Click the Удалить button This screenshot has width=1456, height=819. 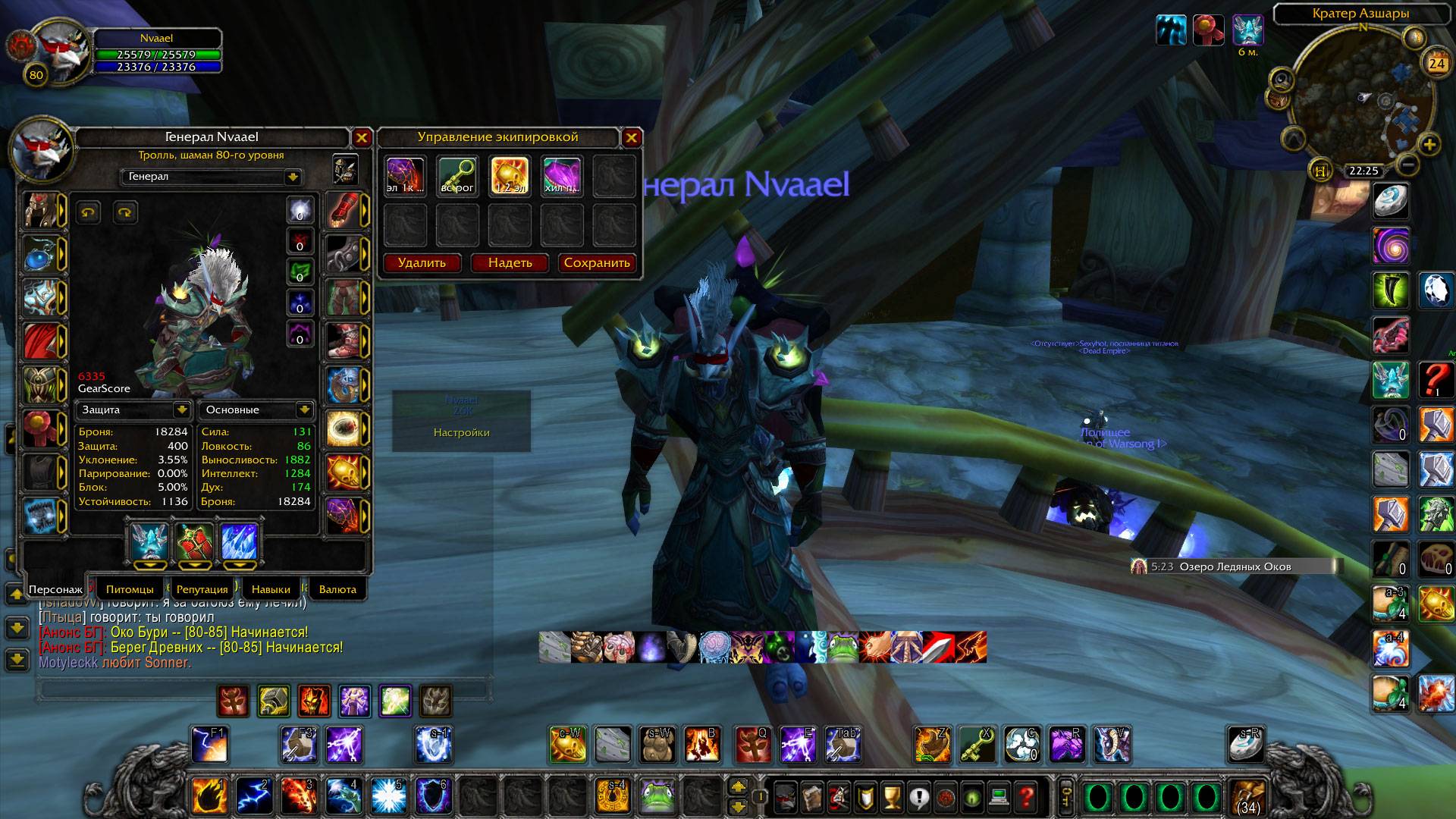coord(422,263)
